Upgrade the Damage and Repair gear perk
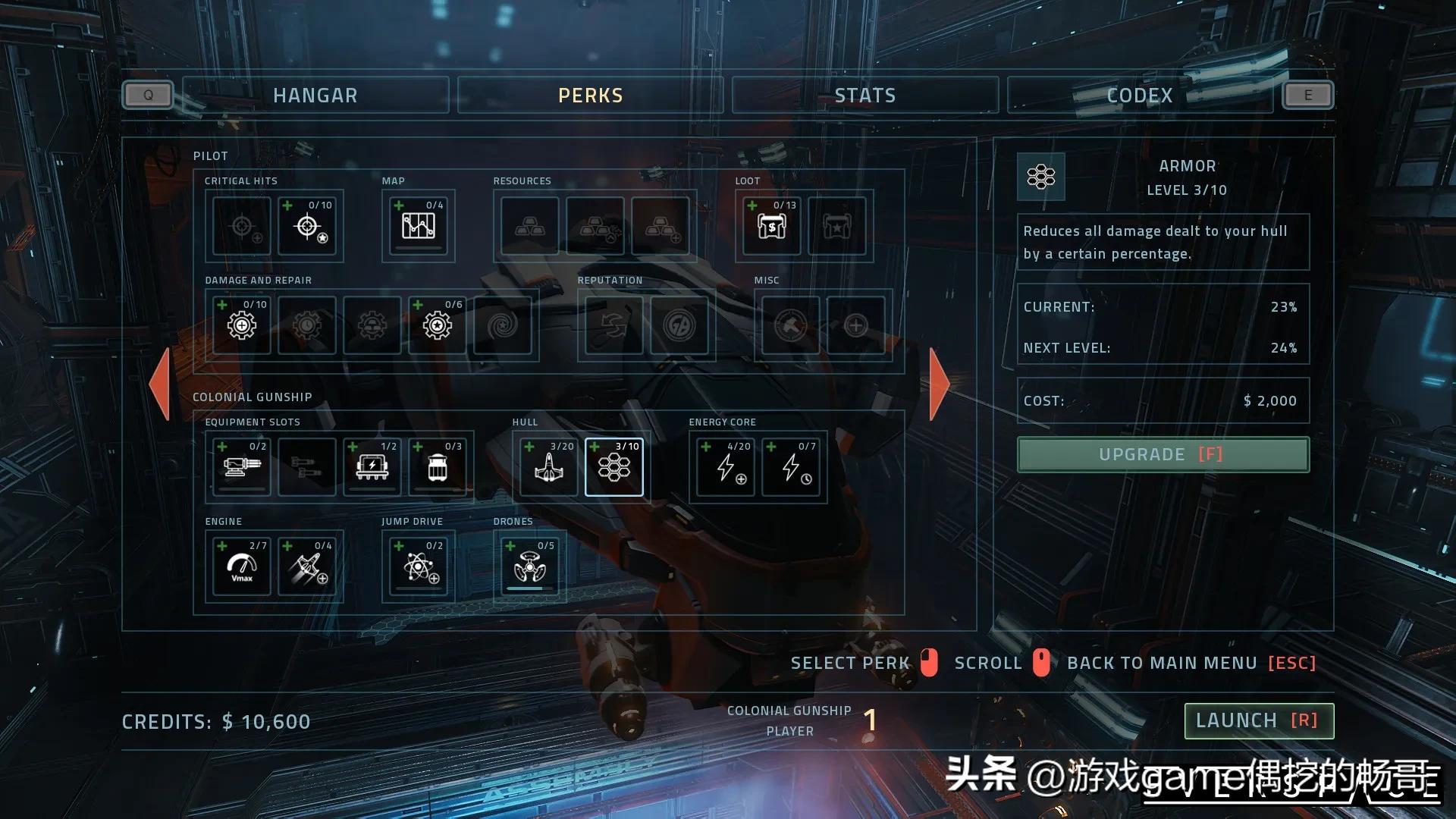 tap(240, 325)
